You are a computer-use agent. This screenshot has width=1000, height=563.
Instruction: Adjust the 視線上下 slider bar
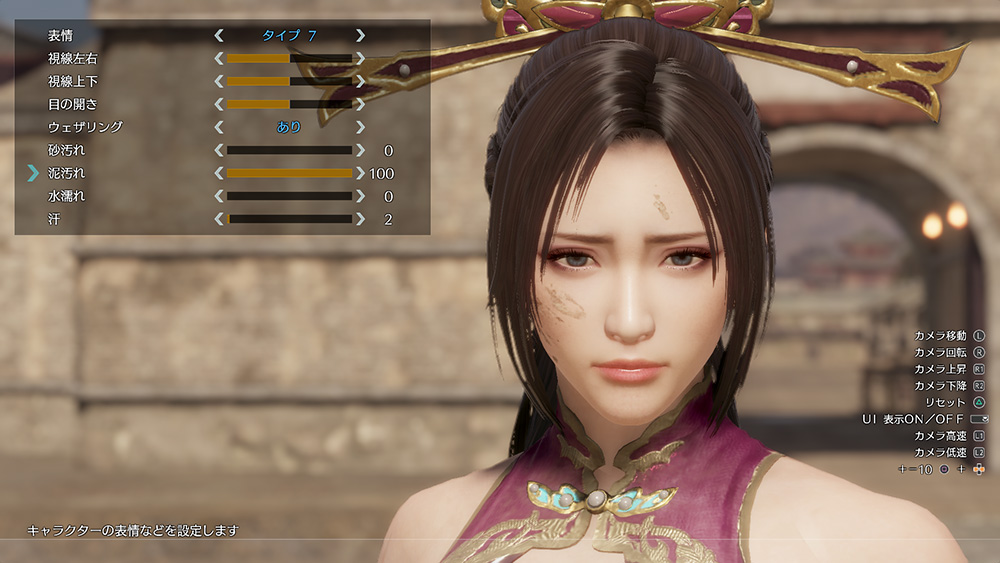[289, 81]
